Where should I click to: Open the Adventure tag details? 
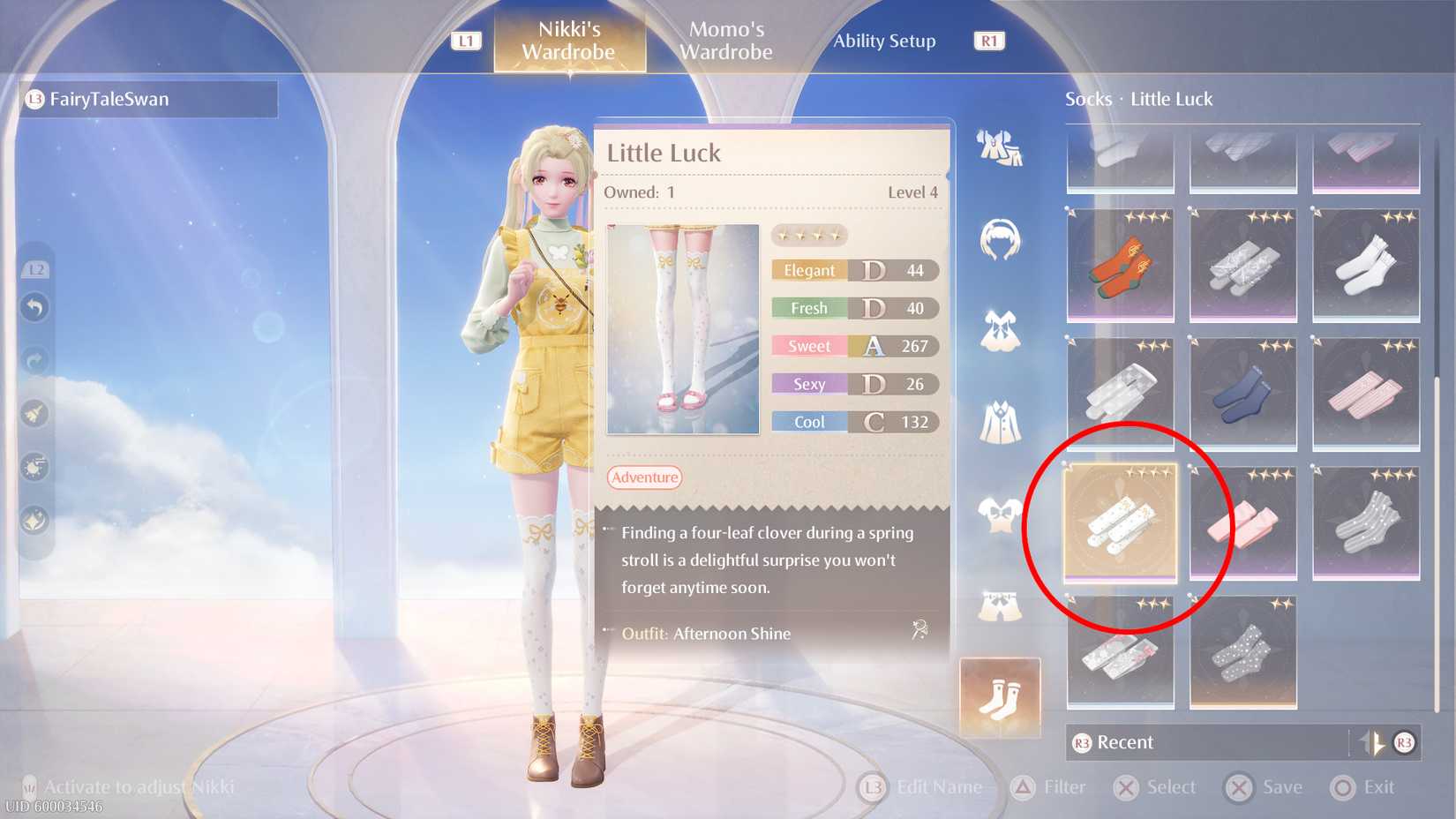click(x=643, y=477)
